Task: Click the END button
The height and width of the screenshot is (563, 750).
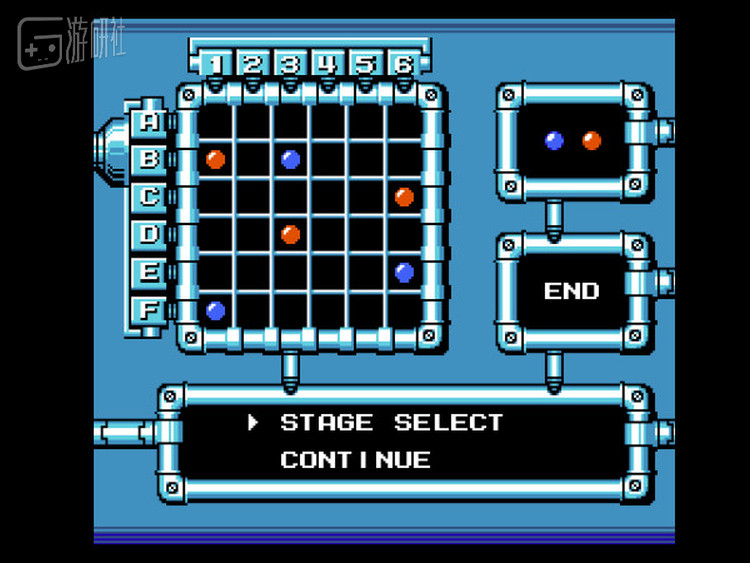Action: (572, 292)
